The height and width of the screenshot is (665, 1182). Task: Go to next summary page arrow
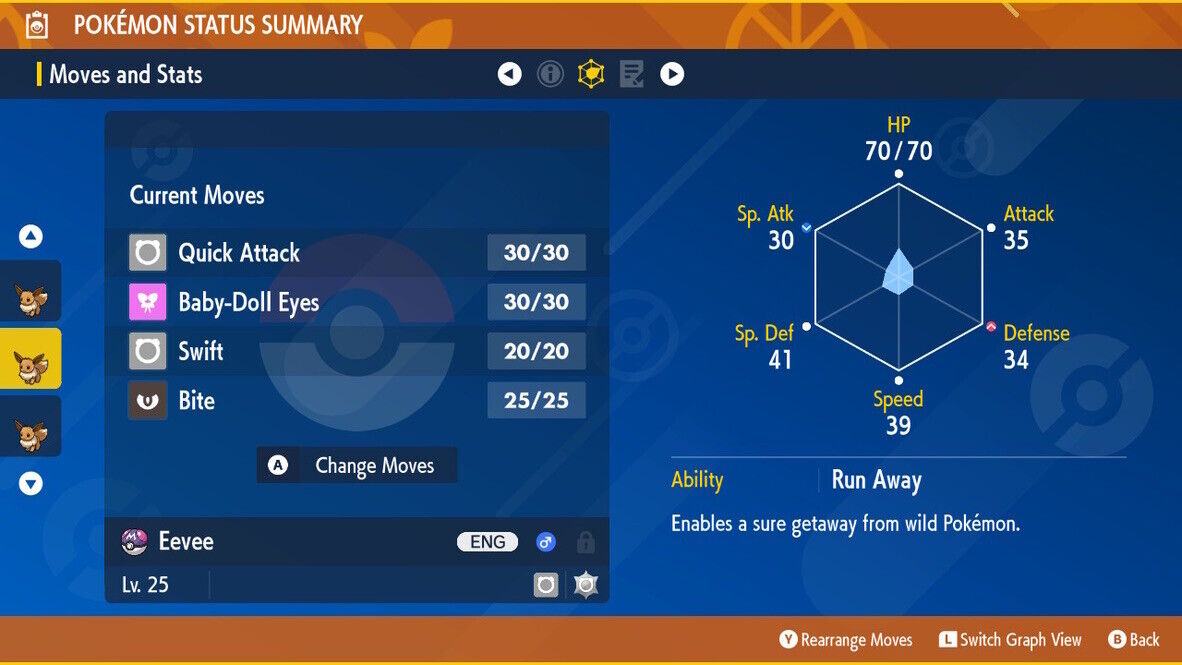click(x=672, y=74)
